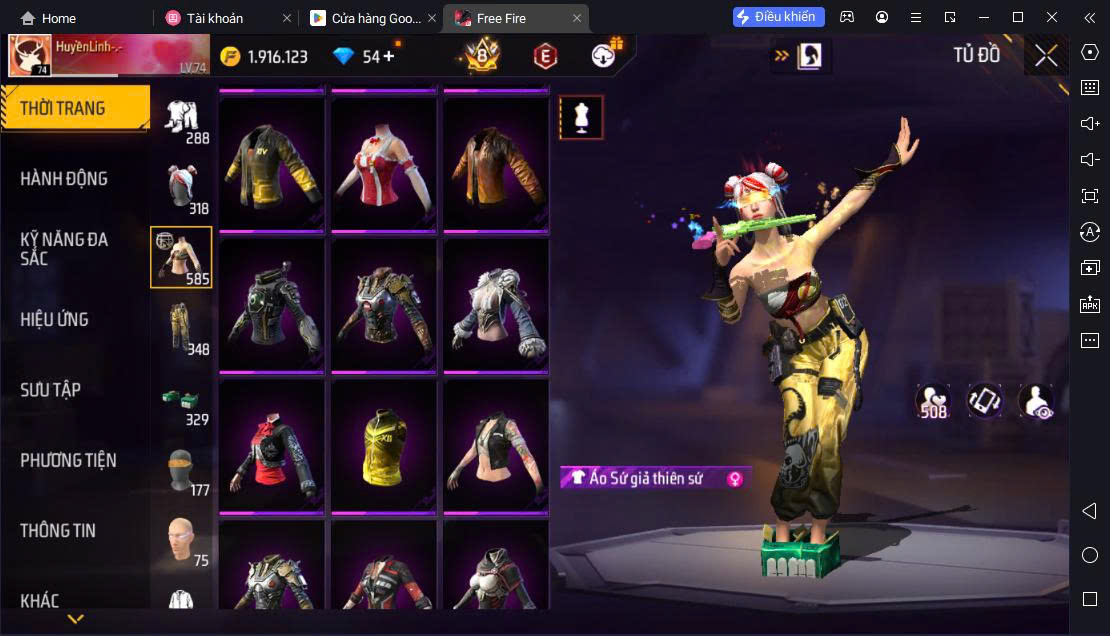The image size is (1110, 636).
Task: Open the HIỆU ỨNG category
Action: (55, 320)
